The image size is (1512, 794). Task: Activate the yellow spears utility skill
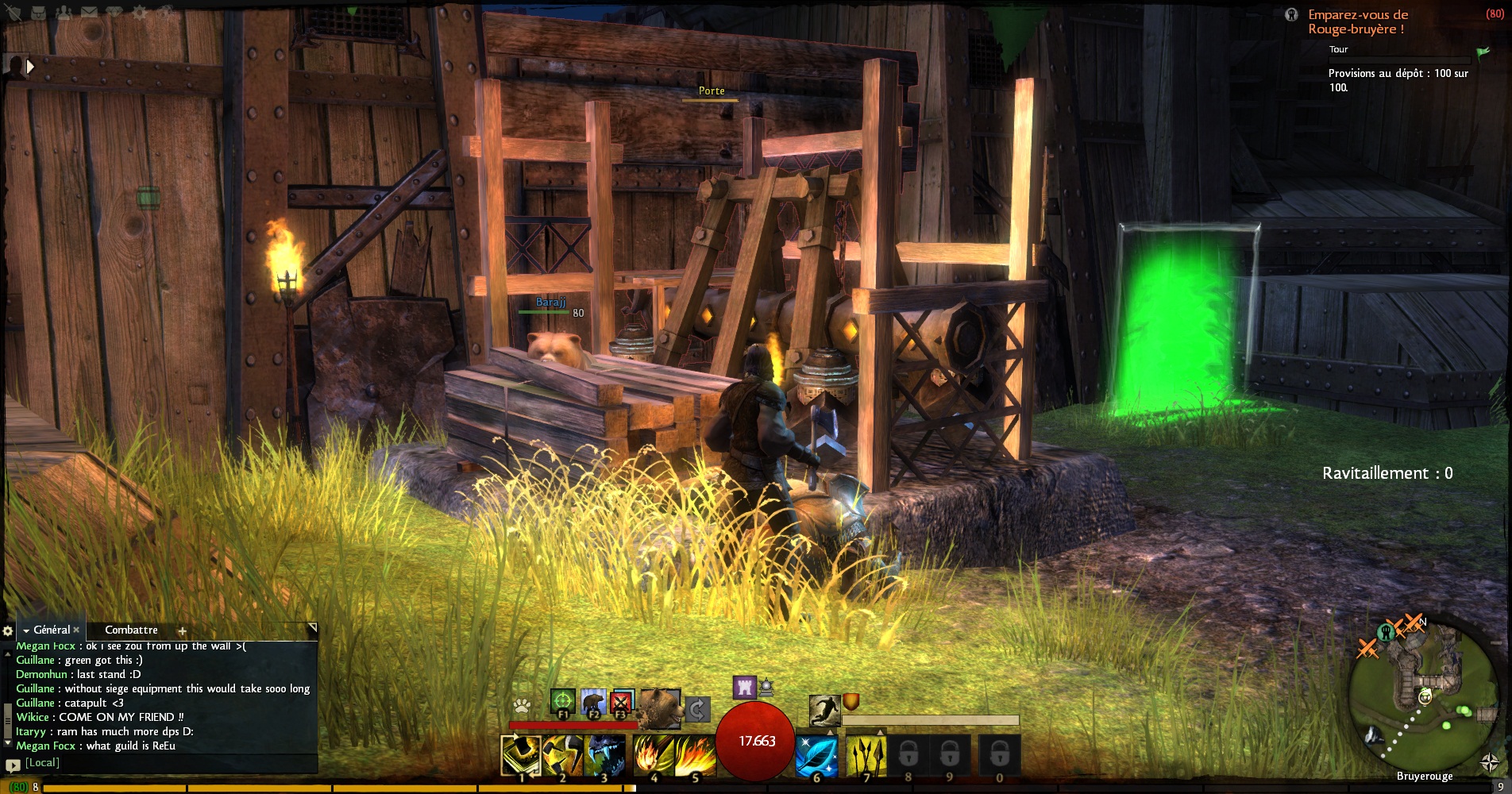tap(866, 755)
